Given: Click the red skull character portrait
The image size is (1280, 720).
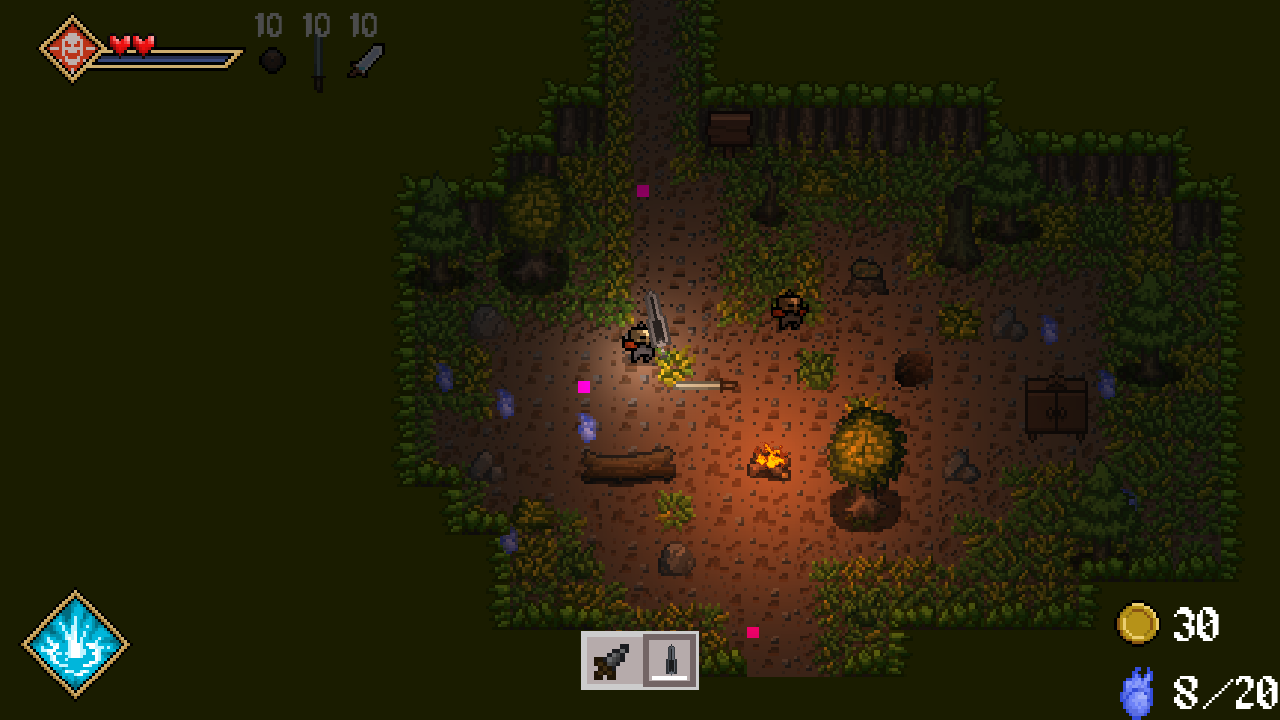Looking at the screenshot, I should pos(72,48).
